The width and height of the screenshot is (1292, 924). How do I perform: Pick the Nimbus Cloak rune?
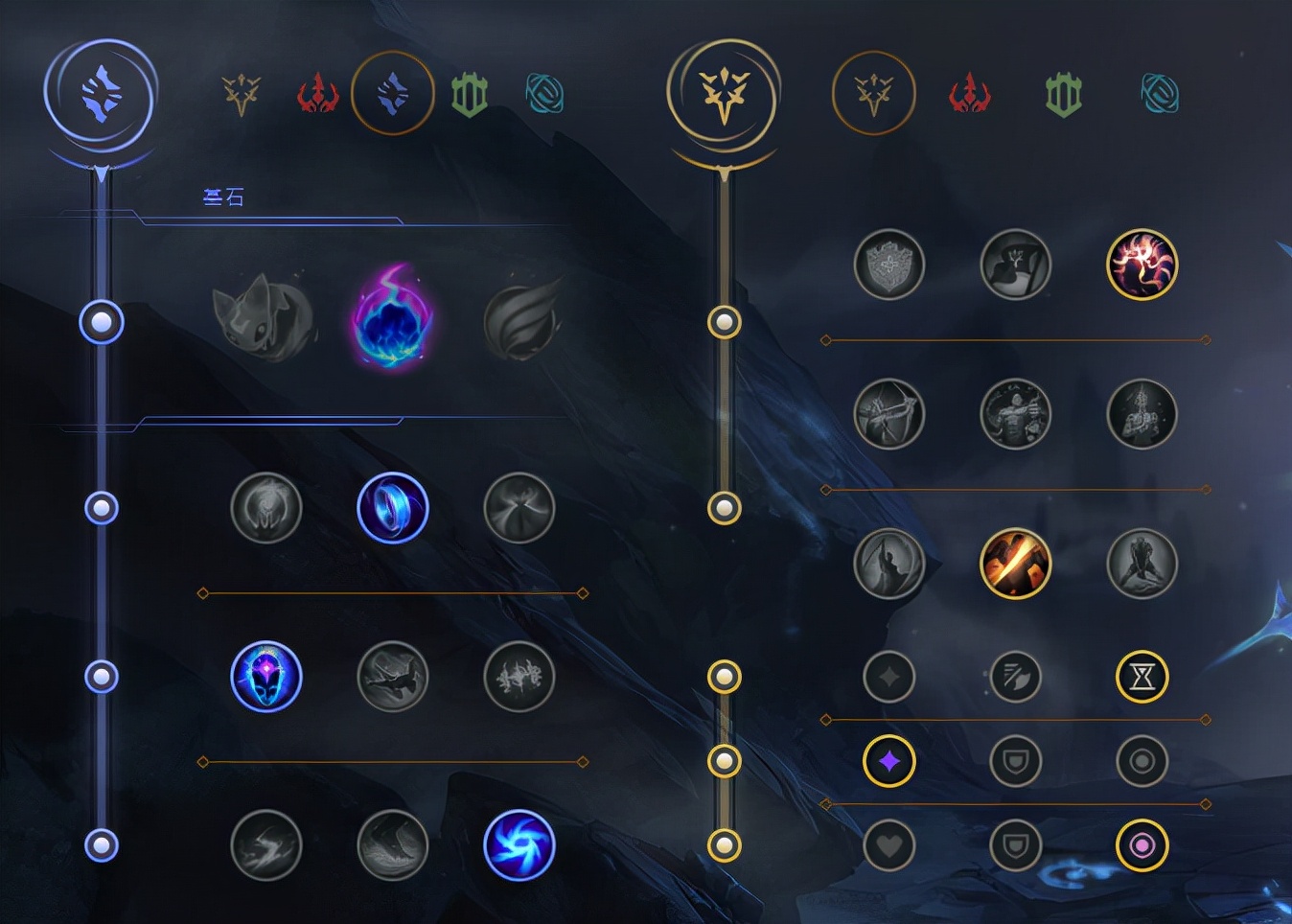click(x=519, y=508)
